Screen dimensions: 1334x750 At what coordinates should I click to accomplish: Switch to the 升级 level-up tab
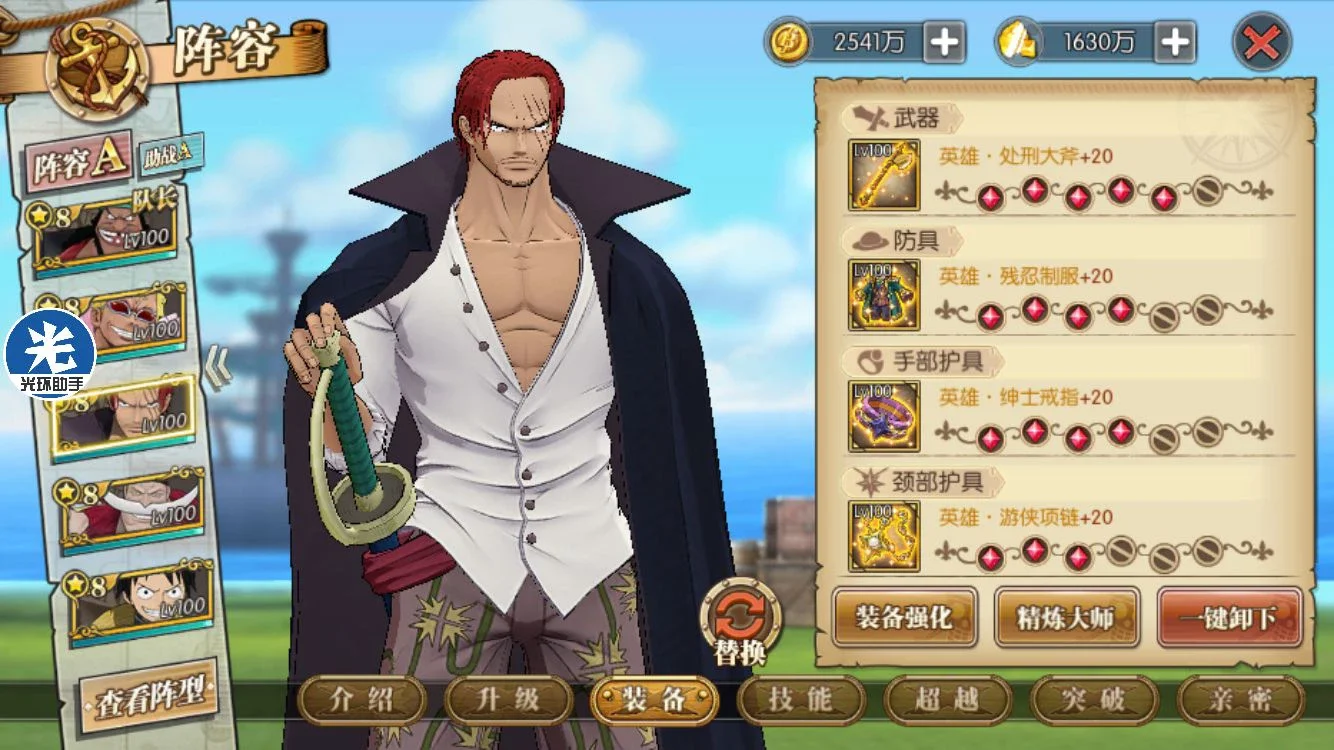508,699
